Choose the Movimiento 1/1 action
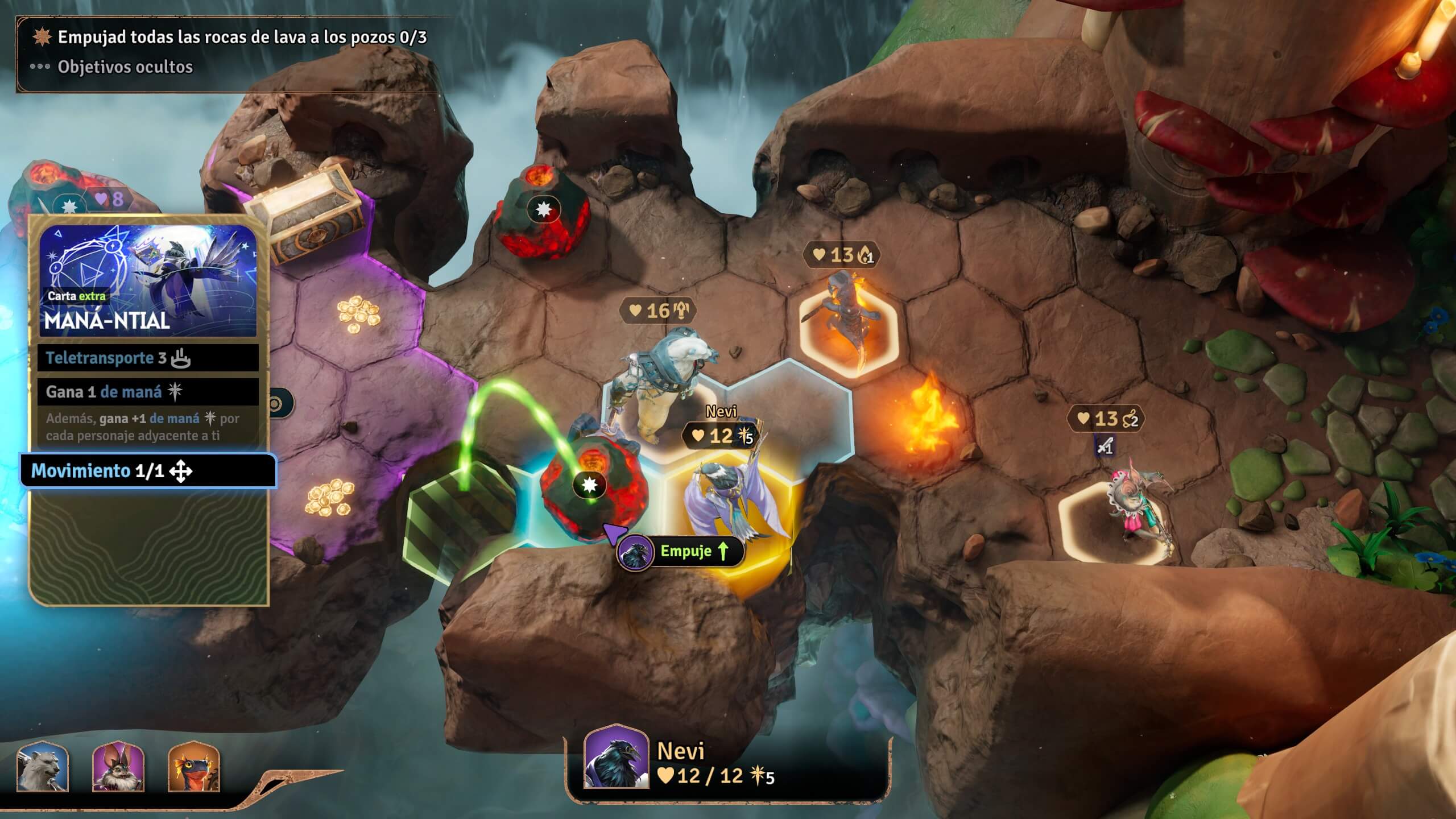 [x=148, y=471]
